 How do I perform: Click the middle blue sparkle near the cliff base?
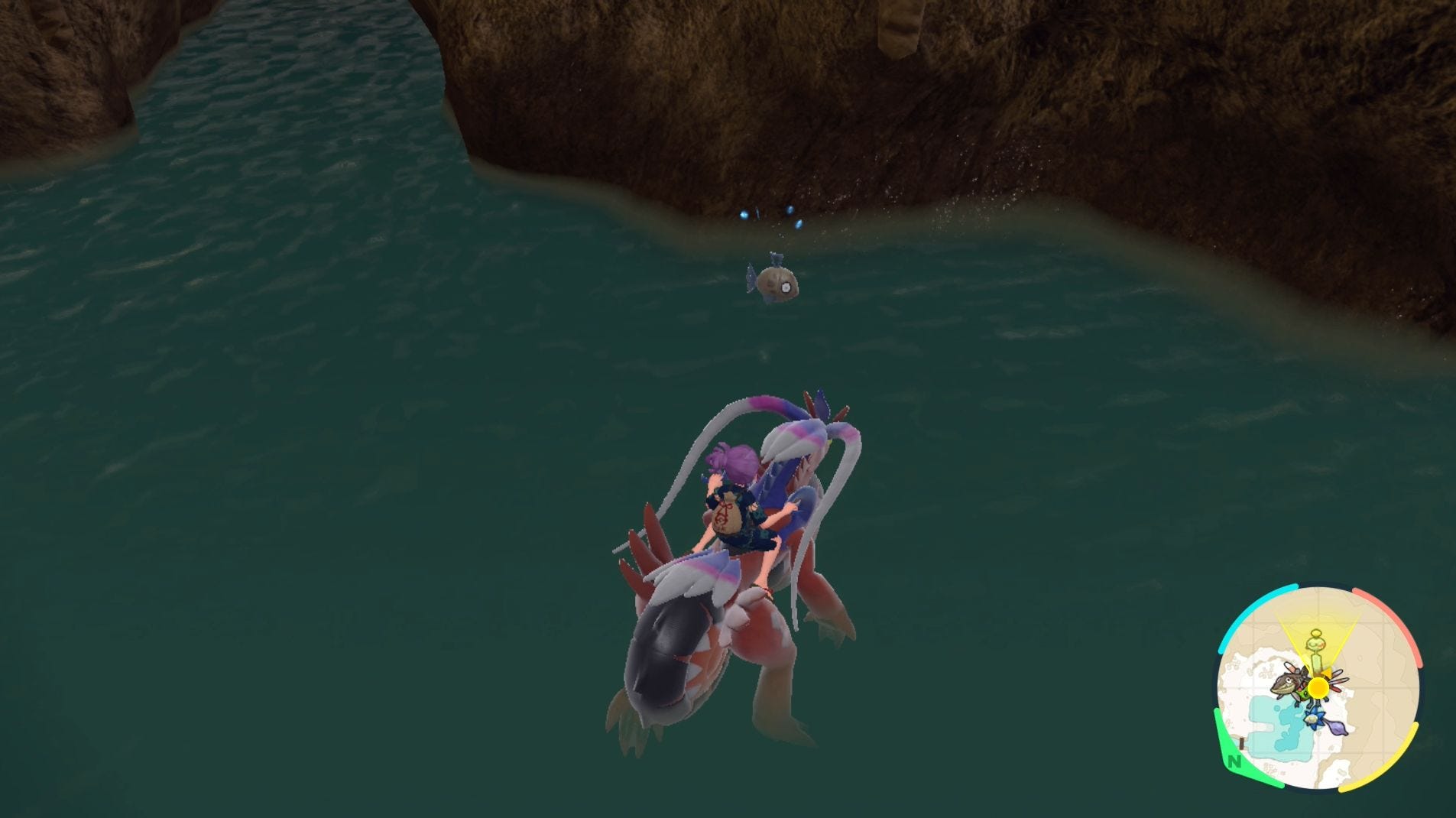(790, 210)
